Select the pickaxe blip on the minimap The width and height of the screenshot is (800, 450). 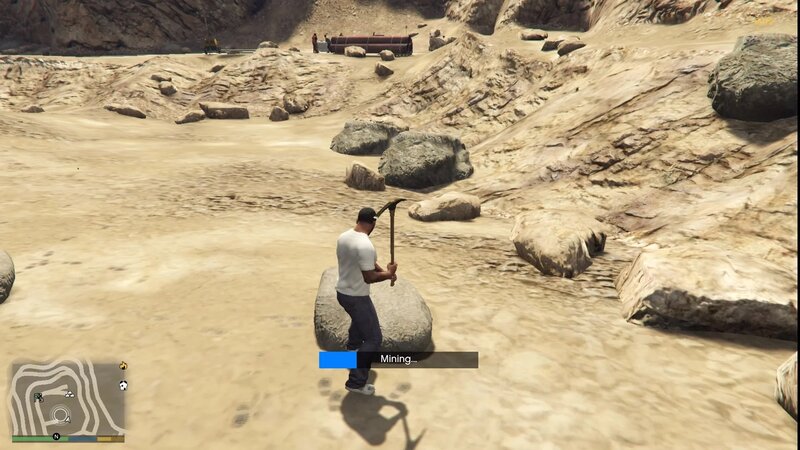click(x=38, y=398)
